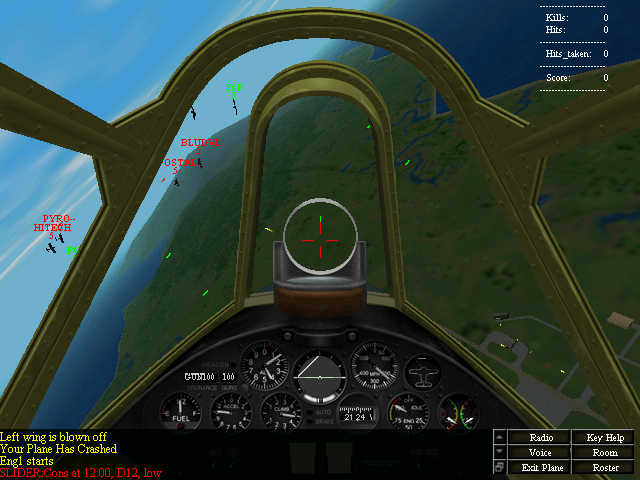Go to the Room screen

tap(605, 453)
